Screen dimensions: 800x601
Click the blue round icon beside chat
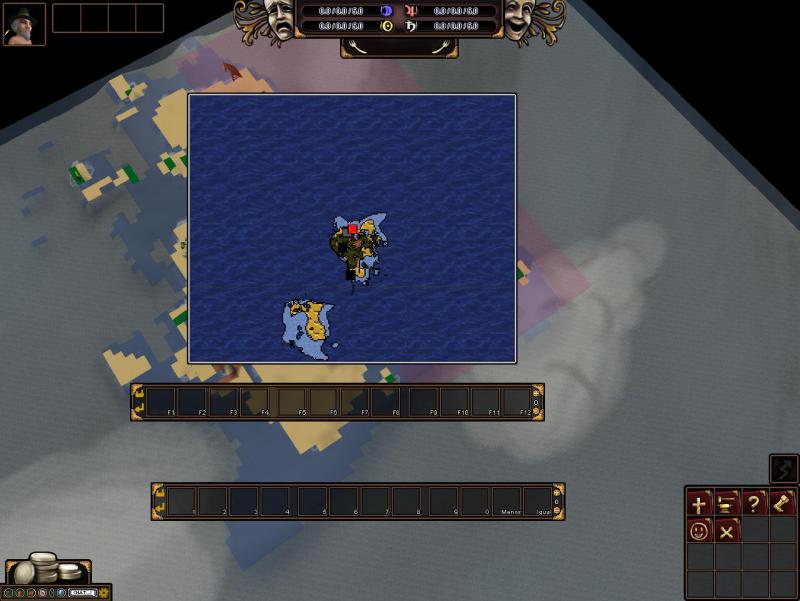(62, 593)
